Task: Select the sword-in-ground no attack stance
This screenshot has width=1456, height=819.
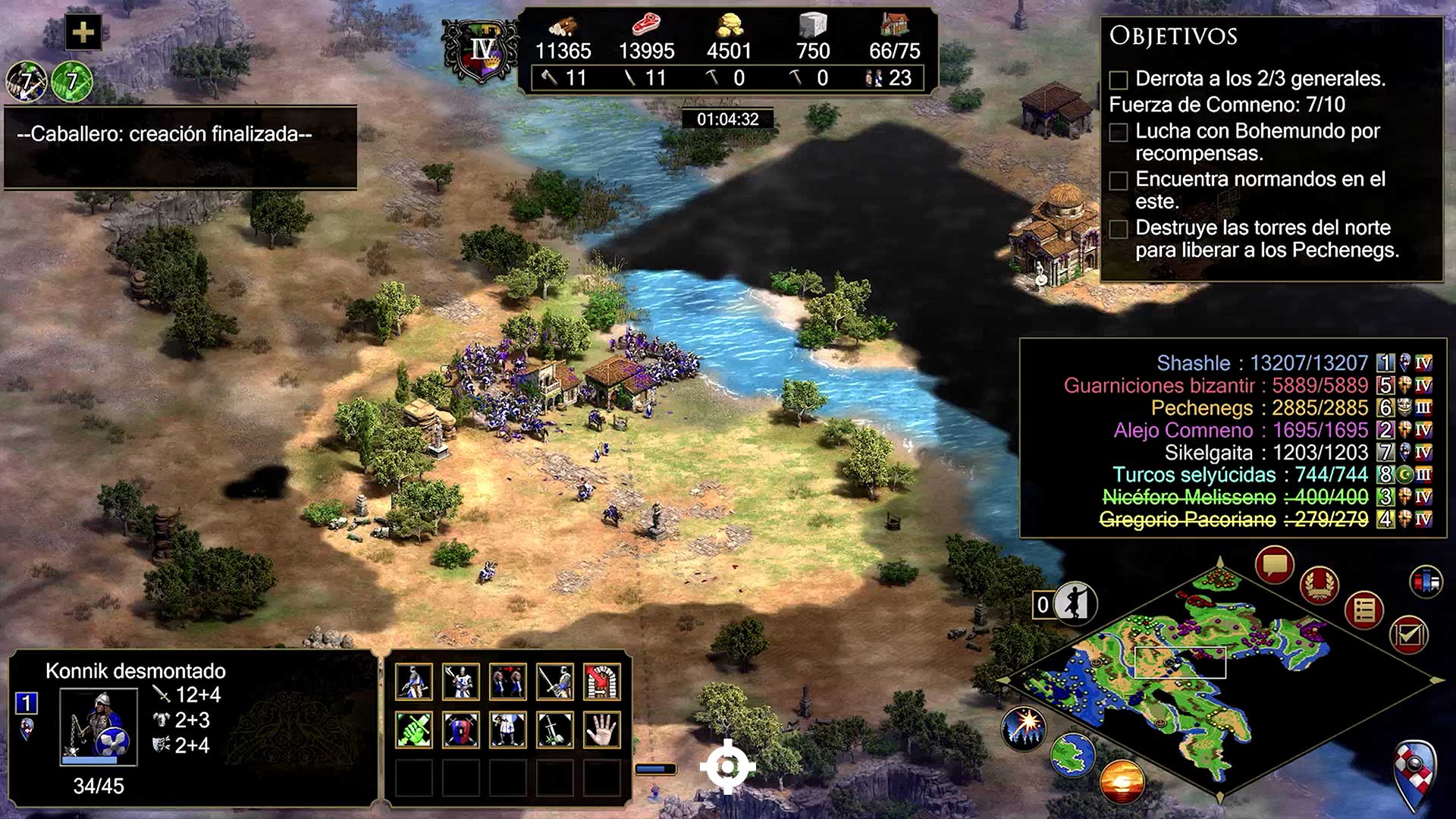Action: tap(555, 730)
